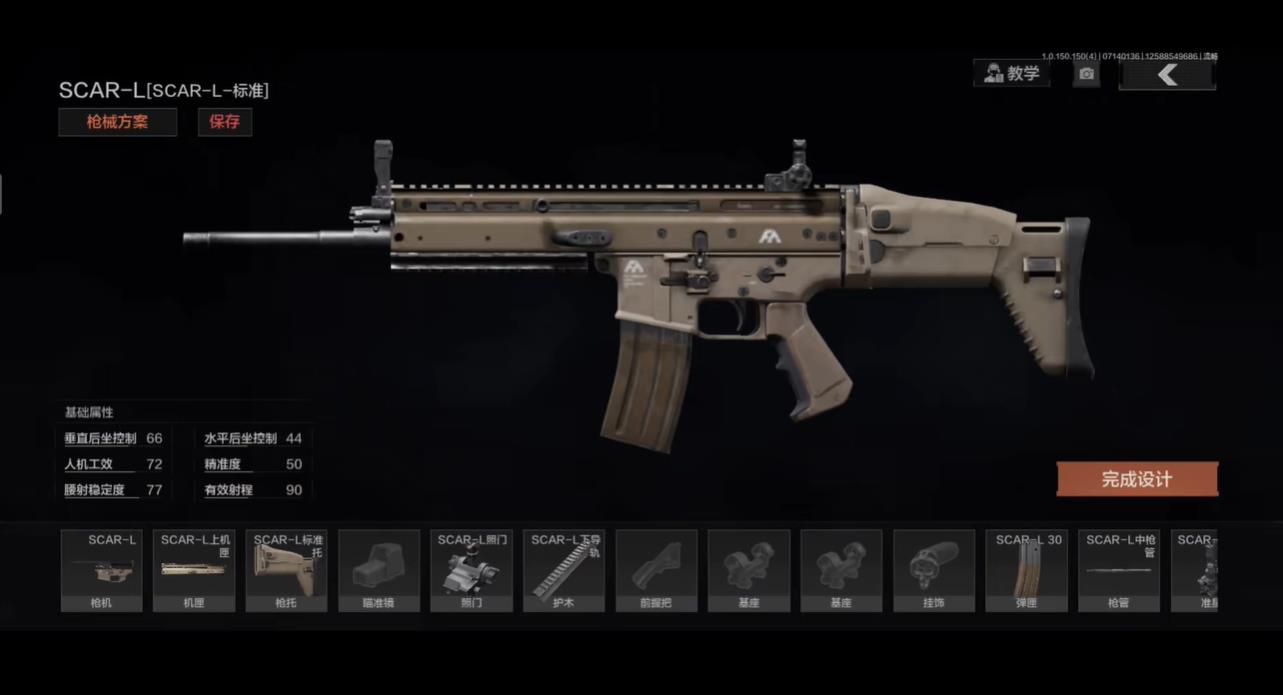Select the 弹匣 30-round magazine slot

1026,570
